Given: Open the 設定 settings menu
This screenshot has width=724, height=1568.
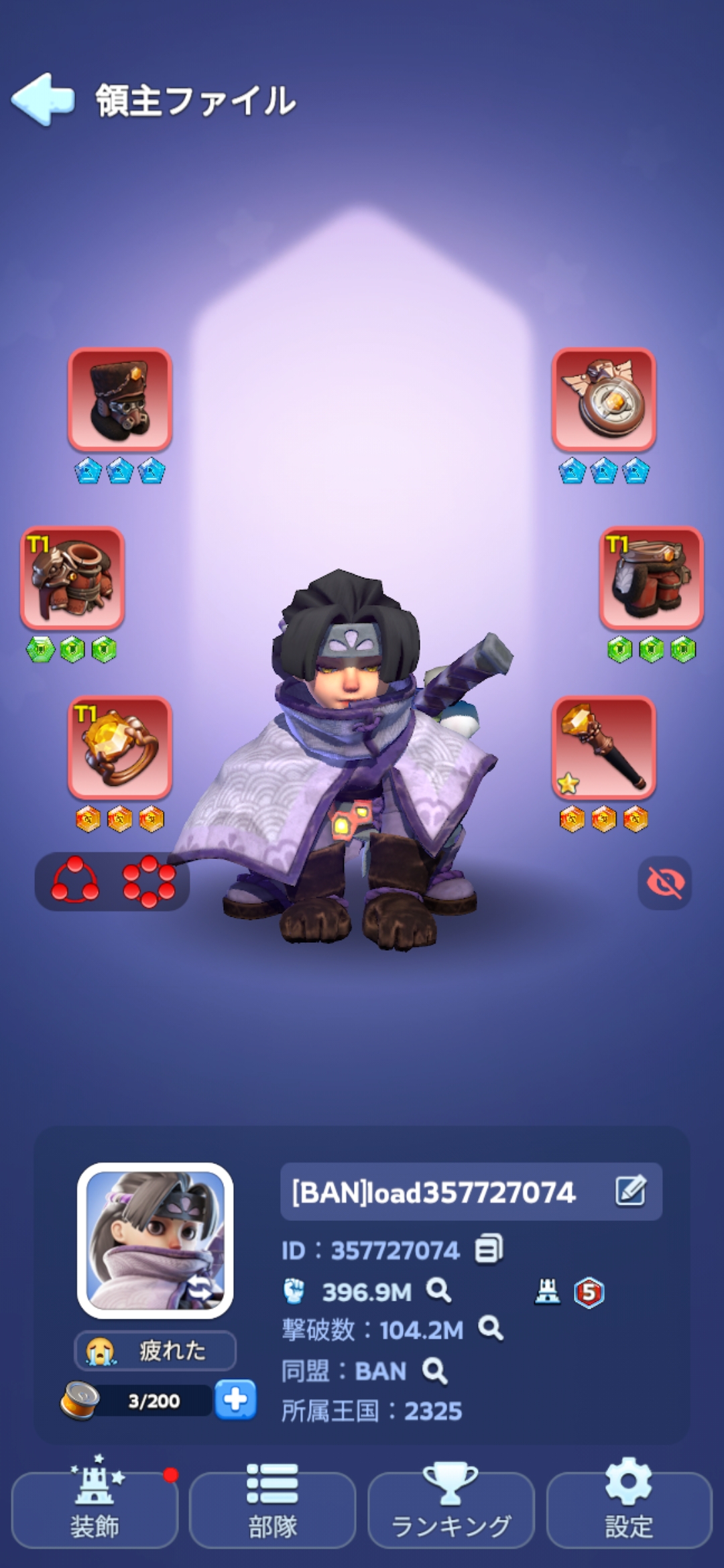Looking at the screenshot, I should click(x=629, y=1509).
